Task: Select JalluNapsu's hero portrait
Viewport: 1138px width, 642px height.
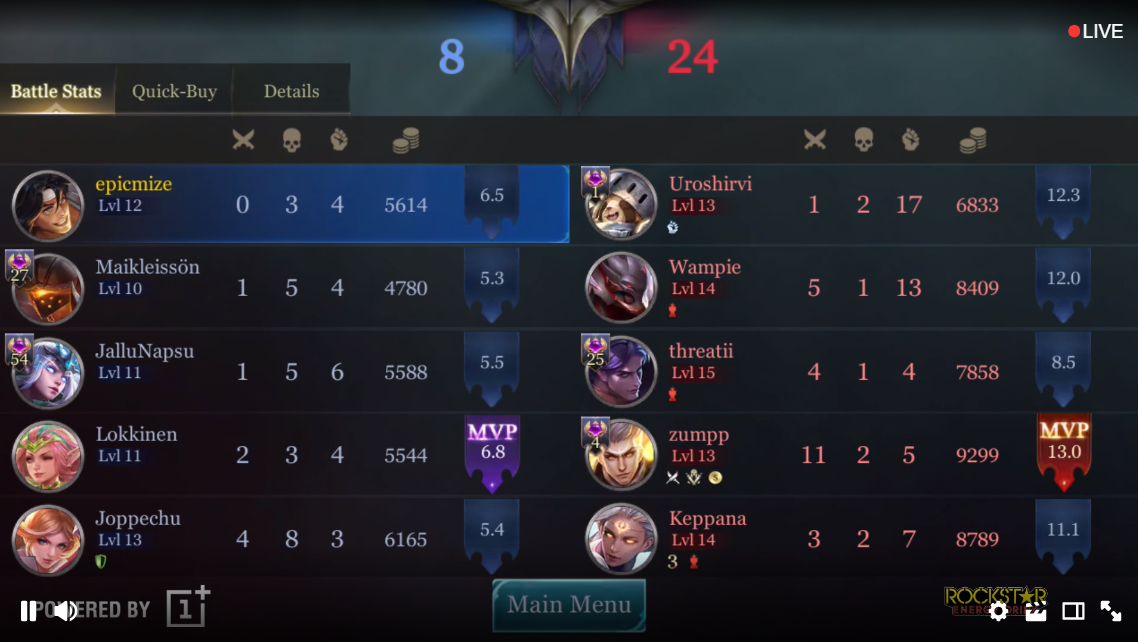Action: point(48,373)
